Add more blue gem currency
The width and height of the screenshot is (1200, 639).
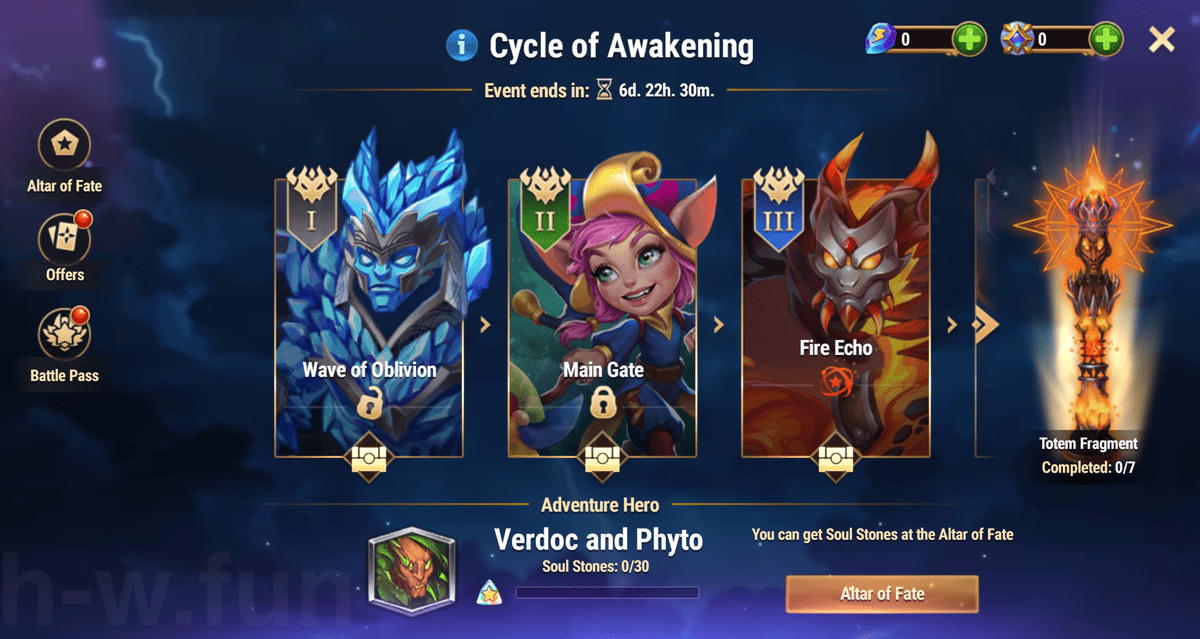point(969,40)
